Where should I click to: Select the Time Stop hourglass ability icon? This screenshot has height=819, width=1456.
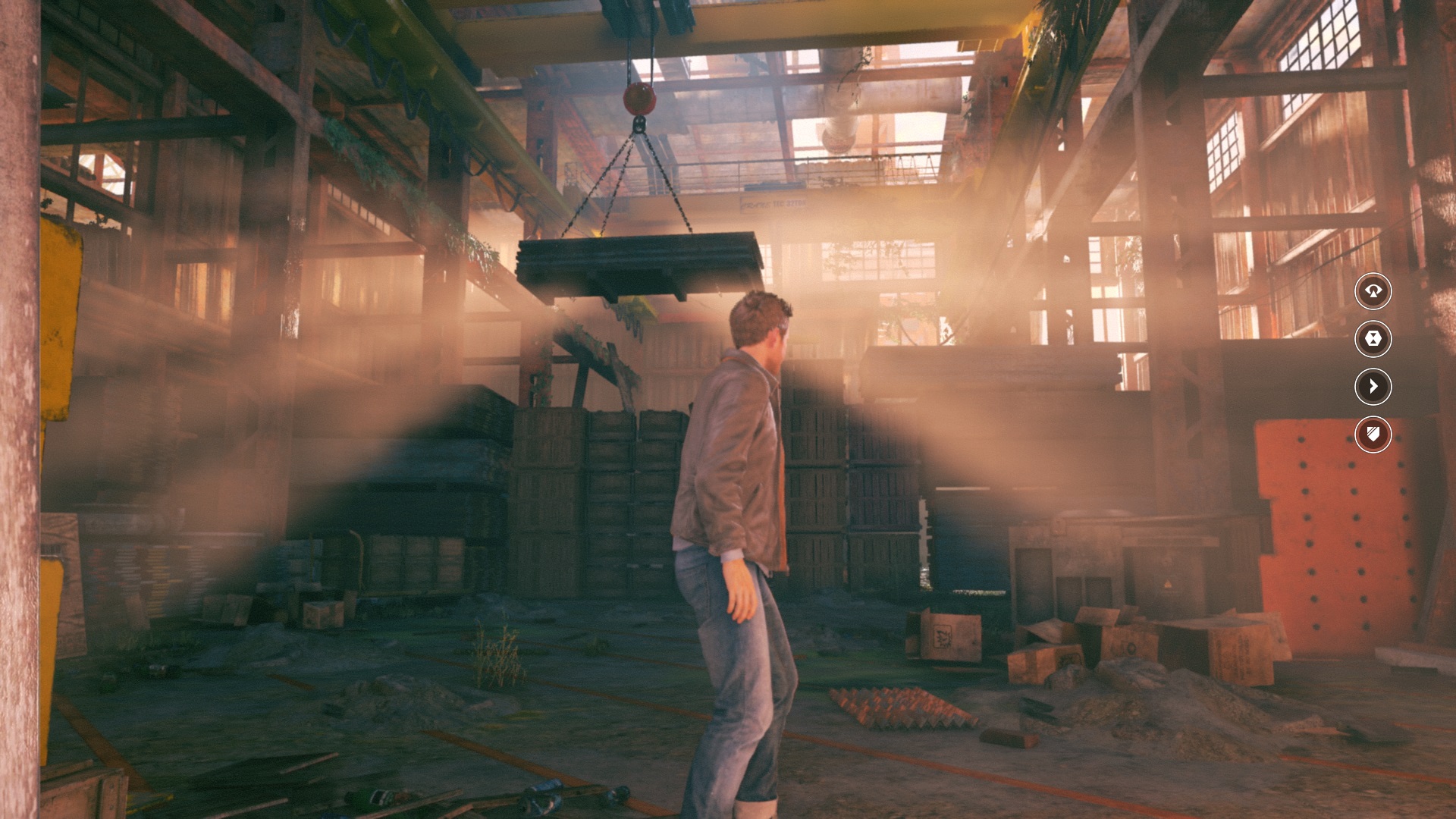pos(1373,339)
